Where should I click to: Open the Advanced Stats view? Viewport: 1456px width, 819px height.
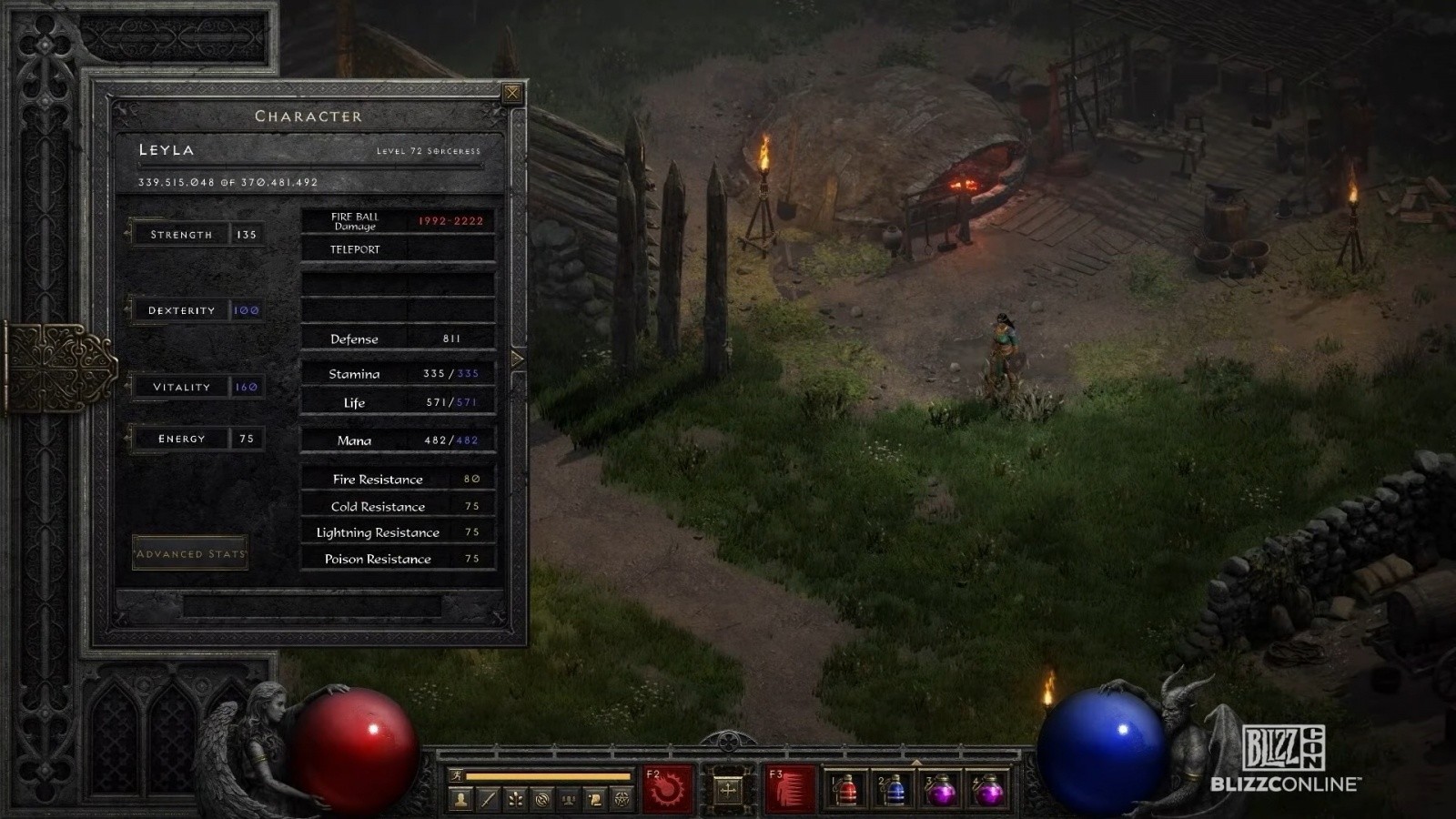[190, 553]
